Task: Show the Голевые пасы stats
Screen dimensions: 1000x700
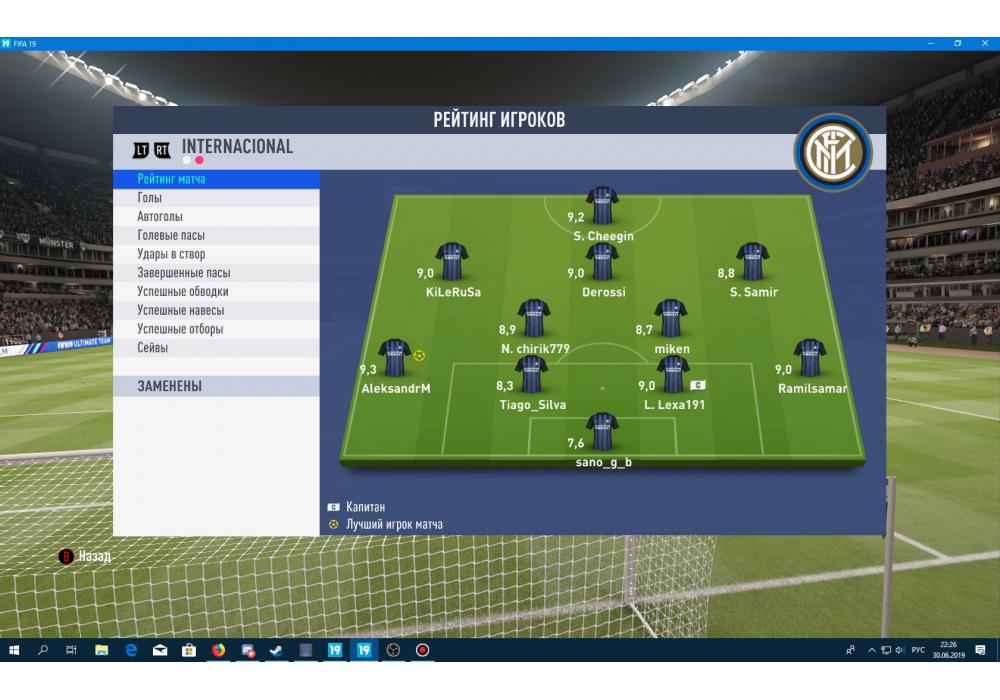Action: pos(216,236)
